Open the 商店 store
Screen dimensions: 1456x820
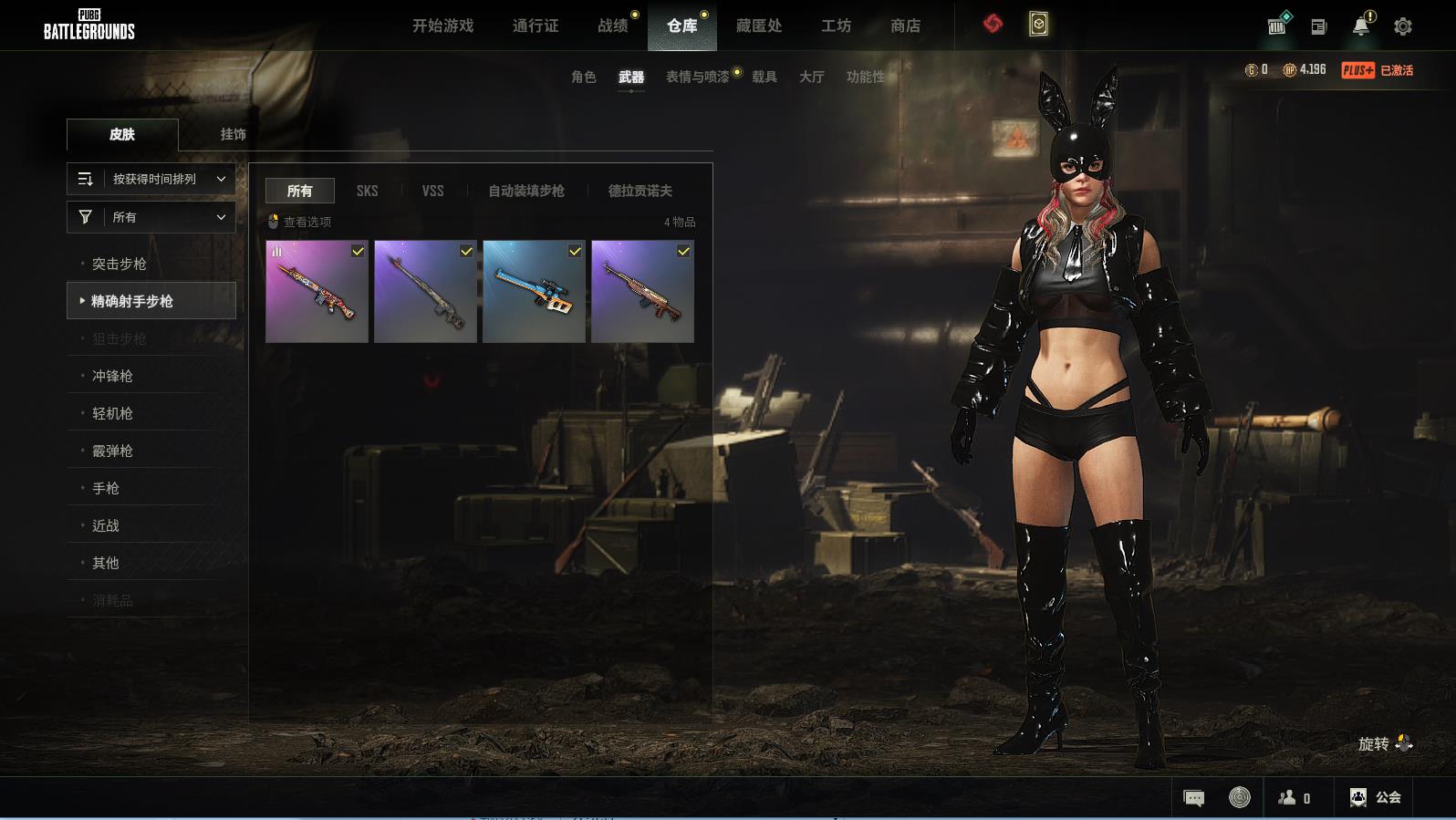click(905, 26)
